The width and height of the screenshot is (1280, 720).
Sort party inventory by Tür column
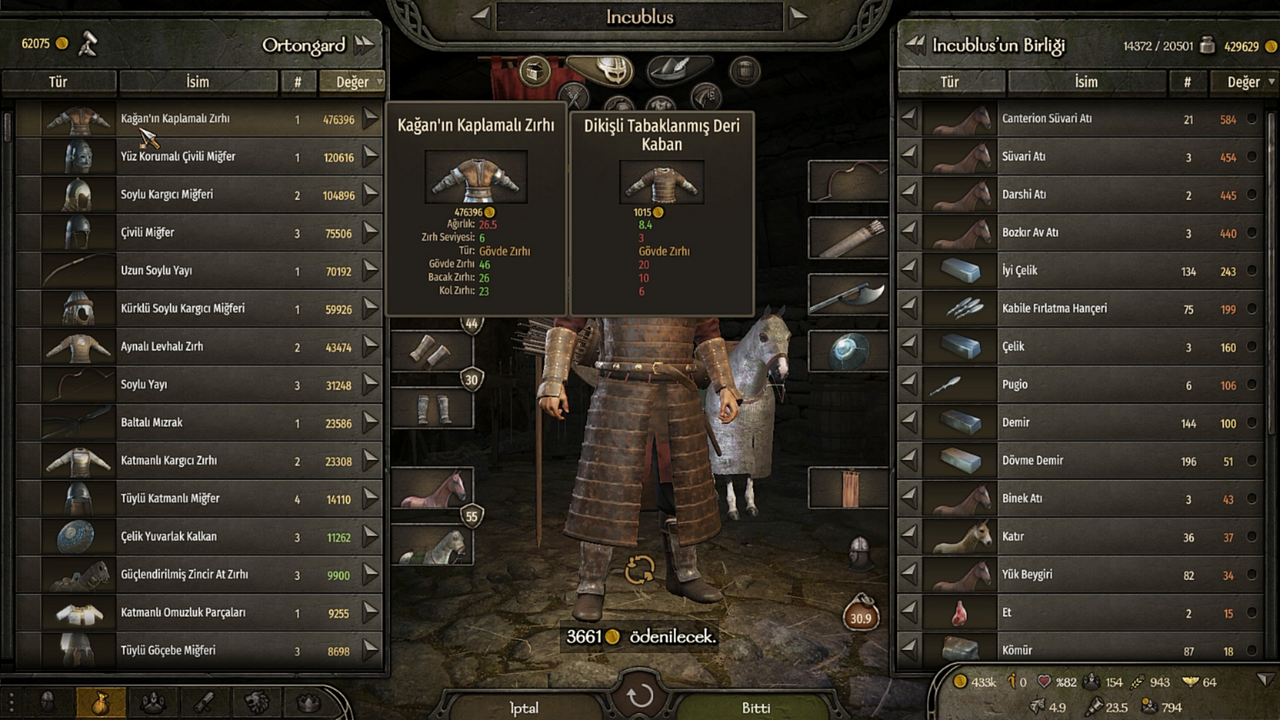click(x=949, y=82)
